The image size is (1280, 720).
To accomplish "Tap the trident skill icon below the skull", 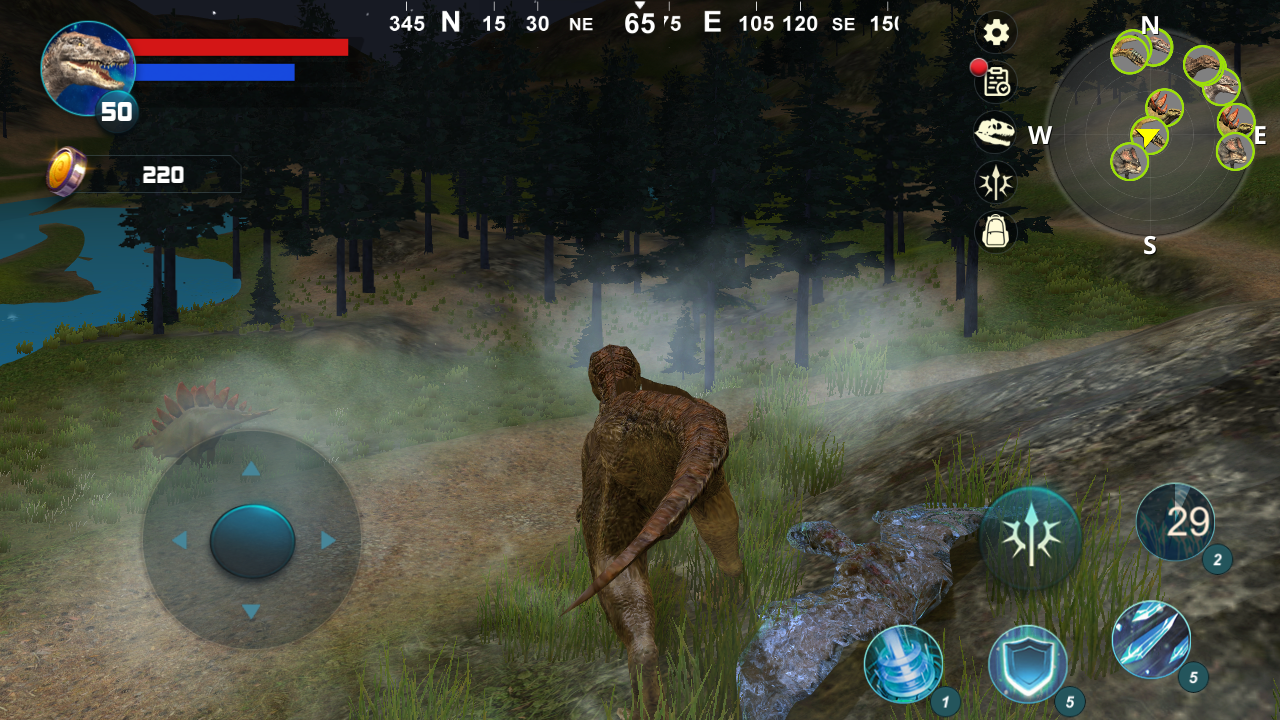I will tap(995, 183).
